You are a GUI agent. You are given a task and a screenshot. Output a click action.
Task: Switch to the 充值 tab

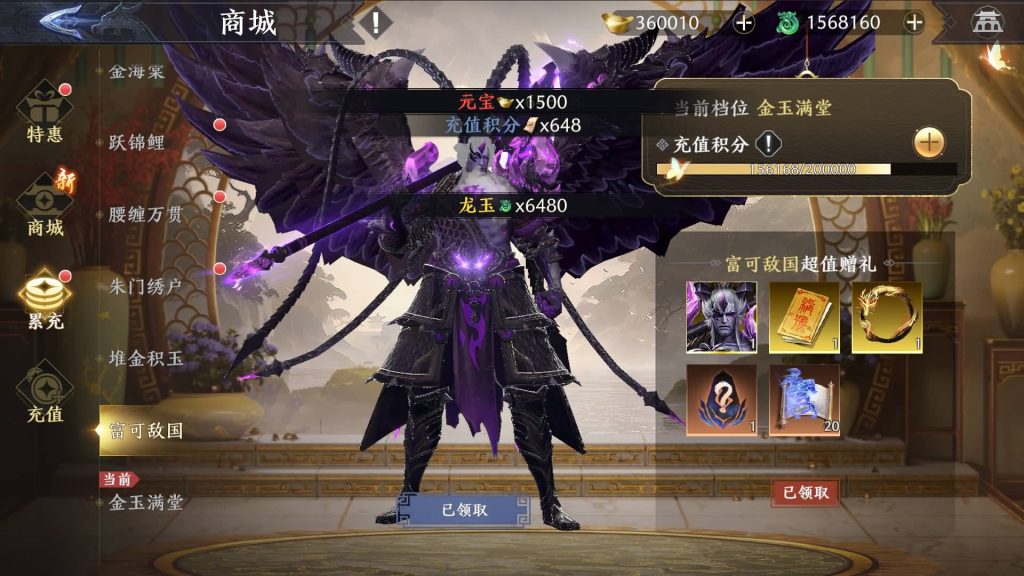click(x=45, y=392)
